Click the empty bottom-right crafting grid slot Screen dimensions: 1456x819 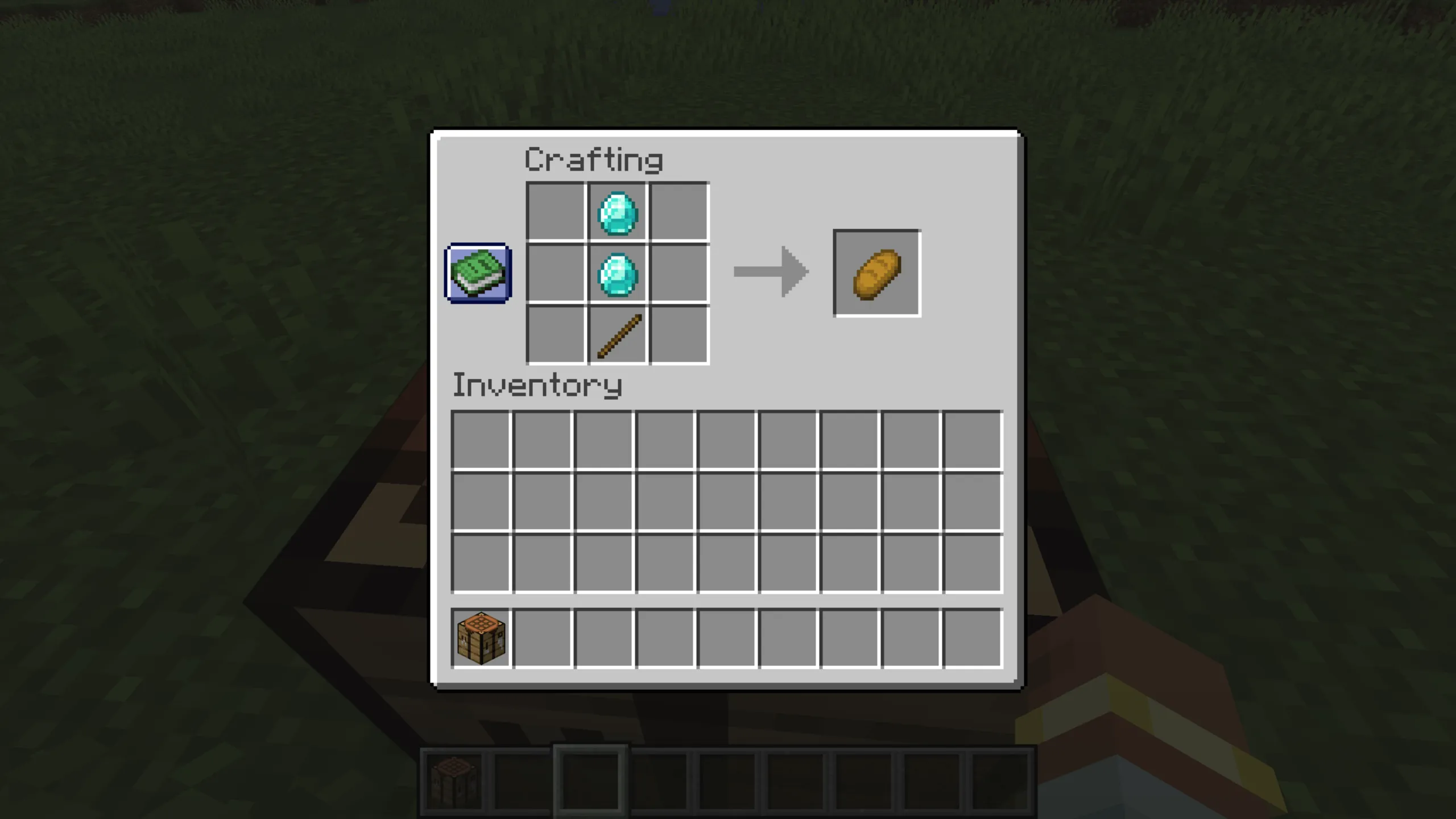[x=679, y=336]
